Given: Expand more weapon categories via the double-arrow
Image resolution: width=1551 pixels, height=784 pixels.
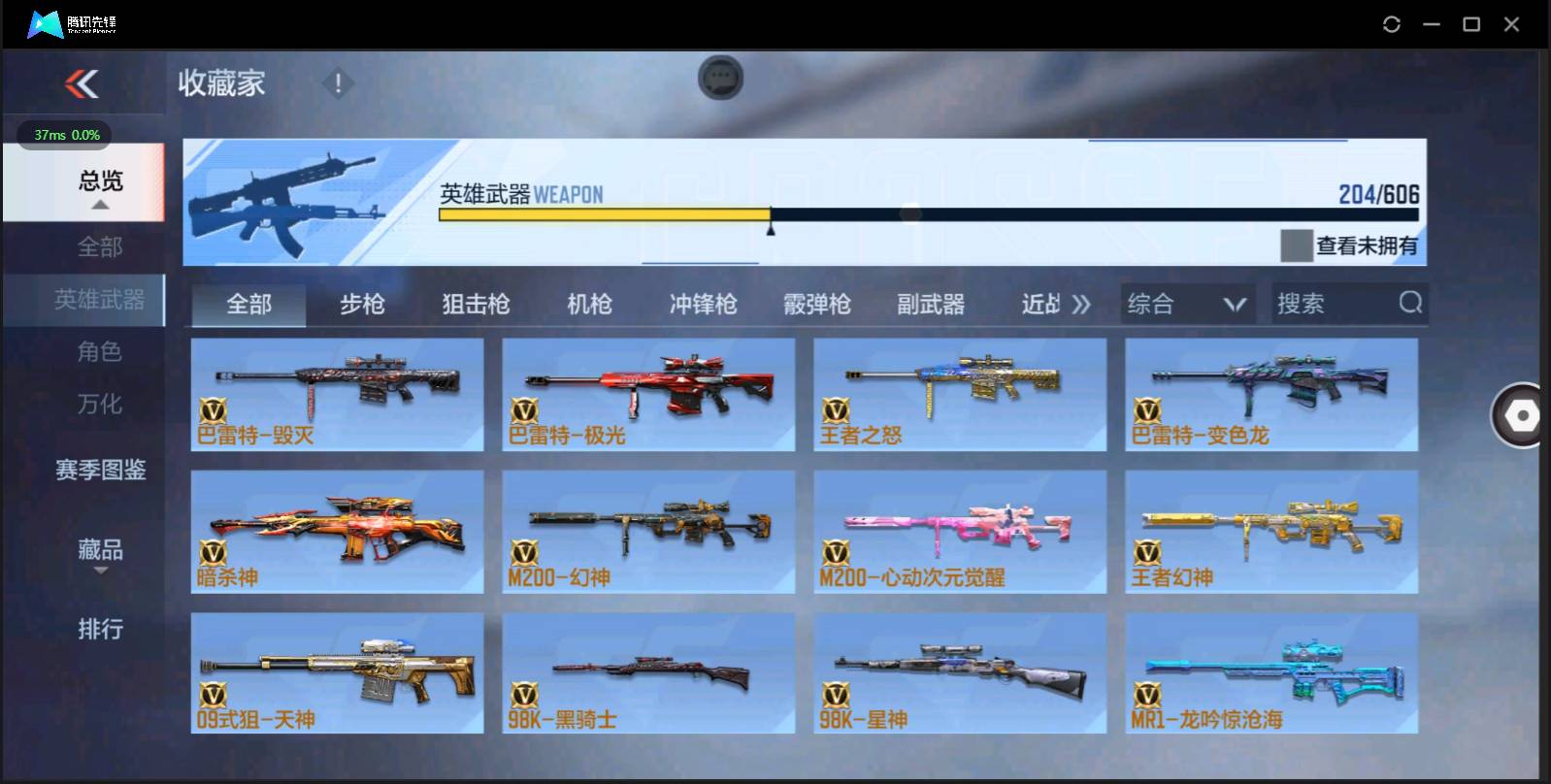Looking at the screenshot, I should (x=1079, y=304).
